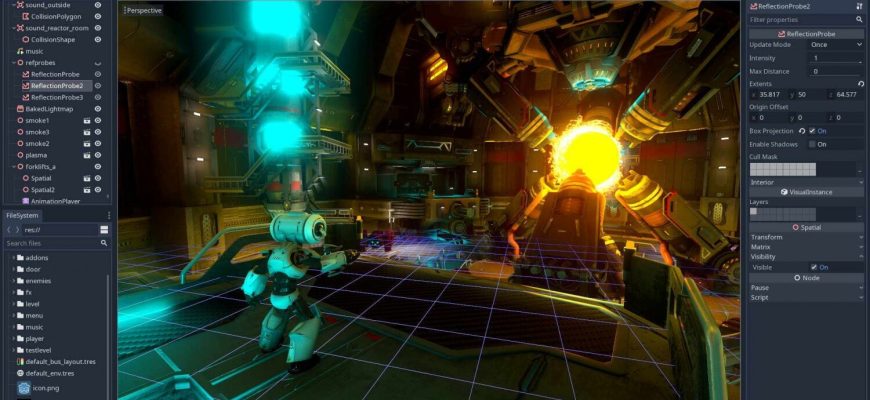Select the plasma node in the scene tree
Screen dimensions: 870x400
coord(37,155)
